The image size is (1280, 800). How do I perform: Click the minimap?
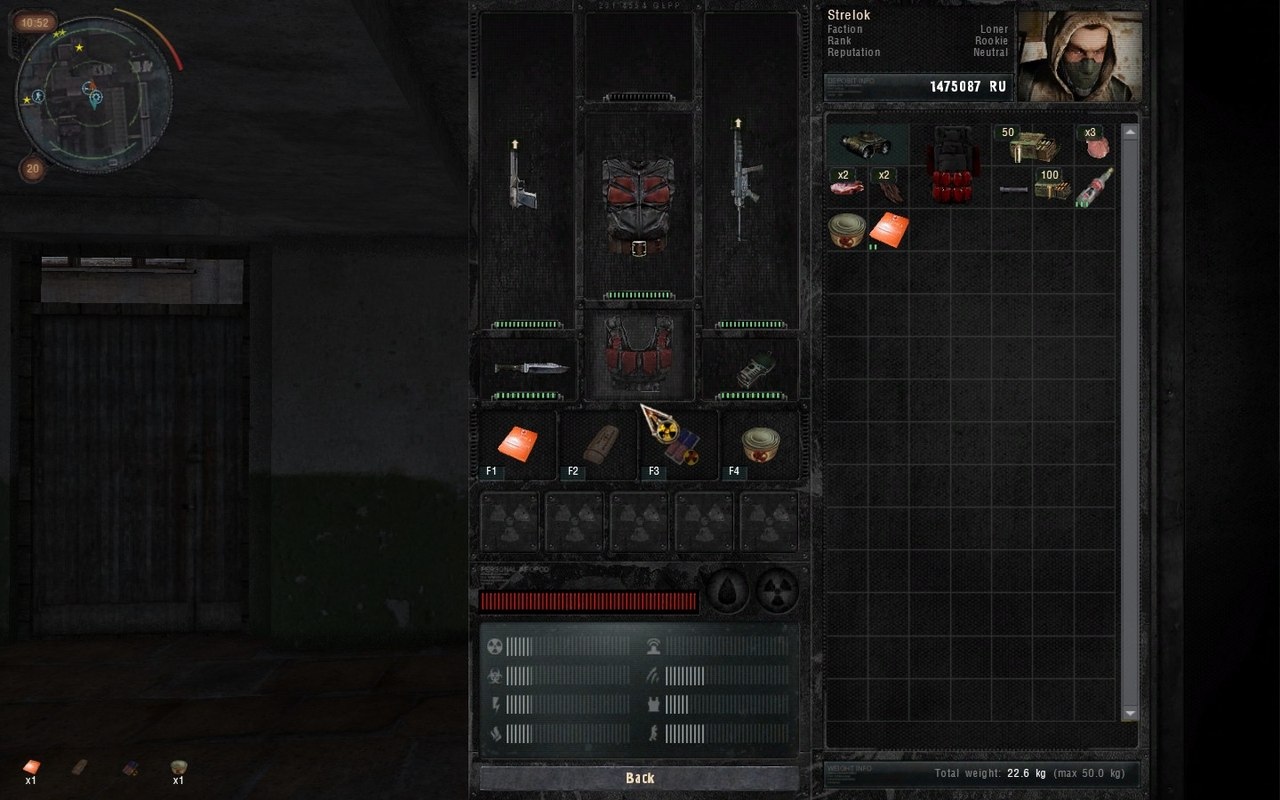(94, 94)
